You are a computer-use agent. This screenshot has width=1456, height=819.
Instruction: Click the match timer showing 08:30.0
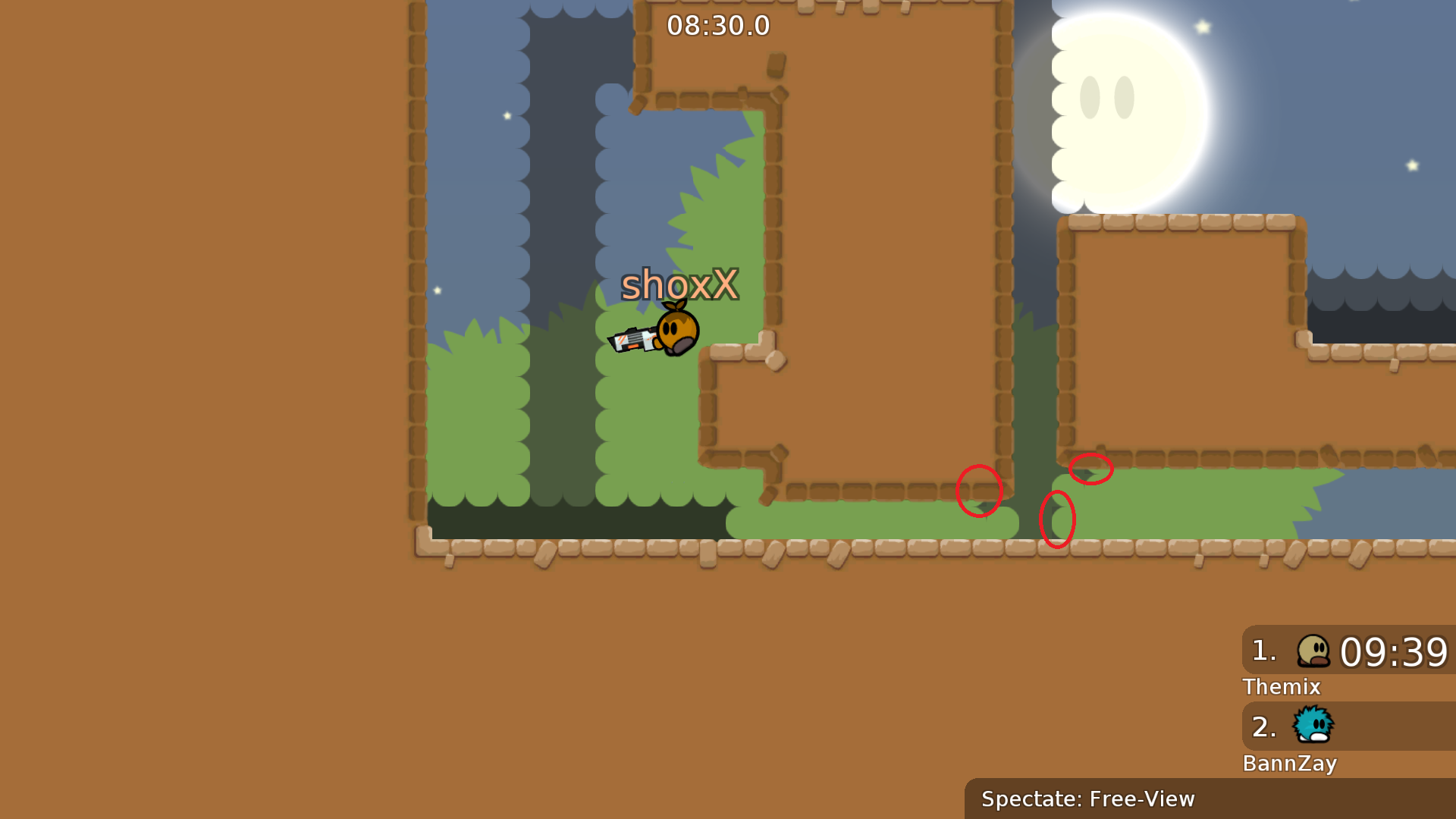click(719, 25)
